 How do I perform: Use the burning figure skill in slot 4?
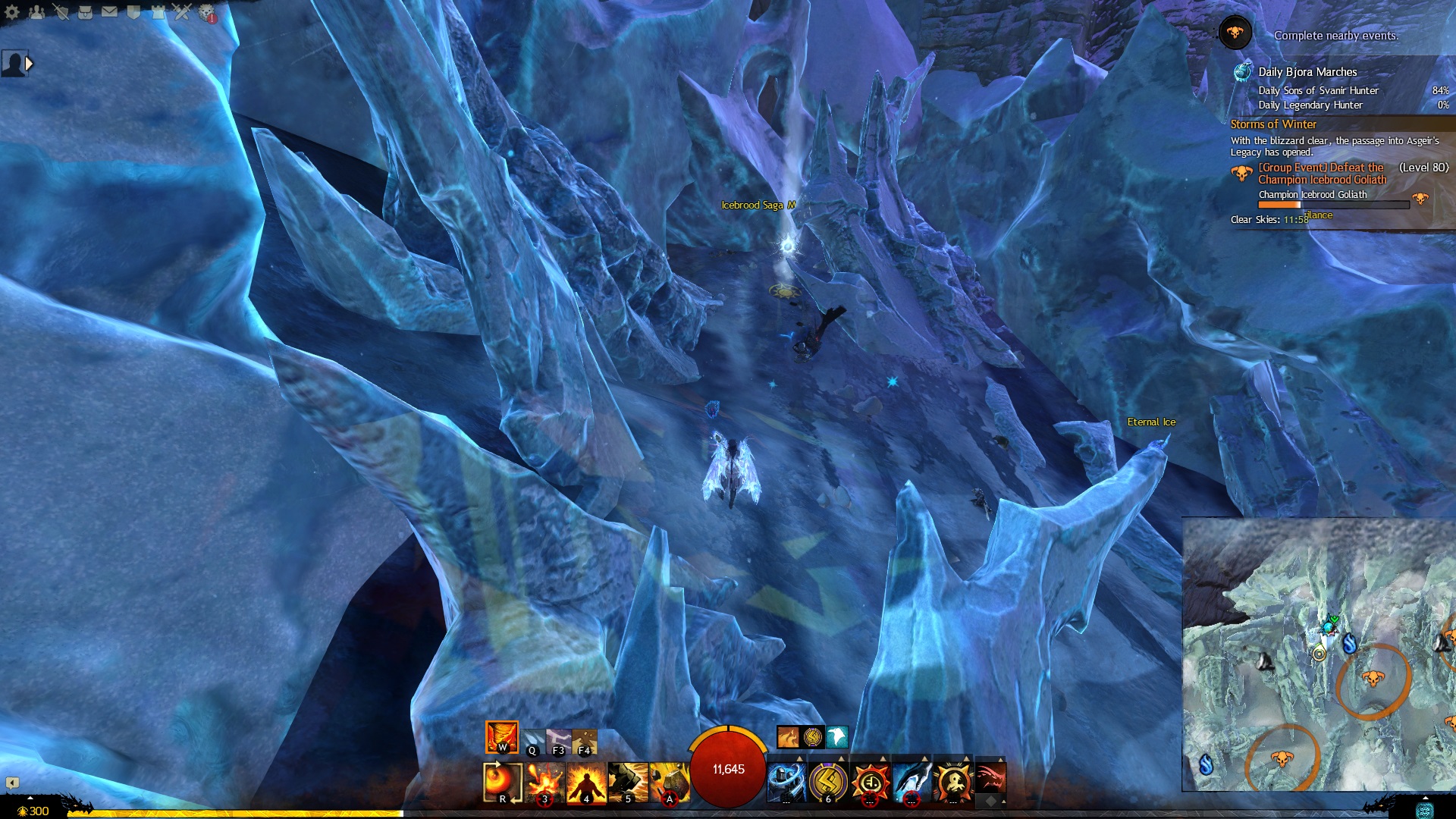[586, 782]
